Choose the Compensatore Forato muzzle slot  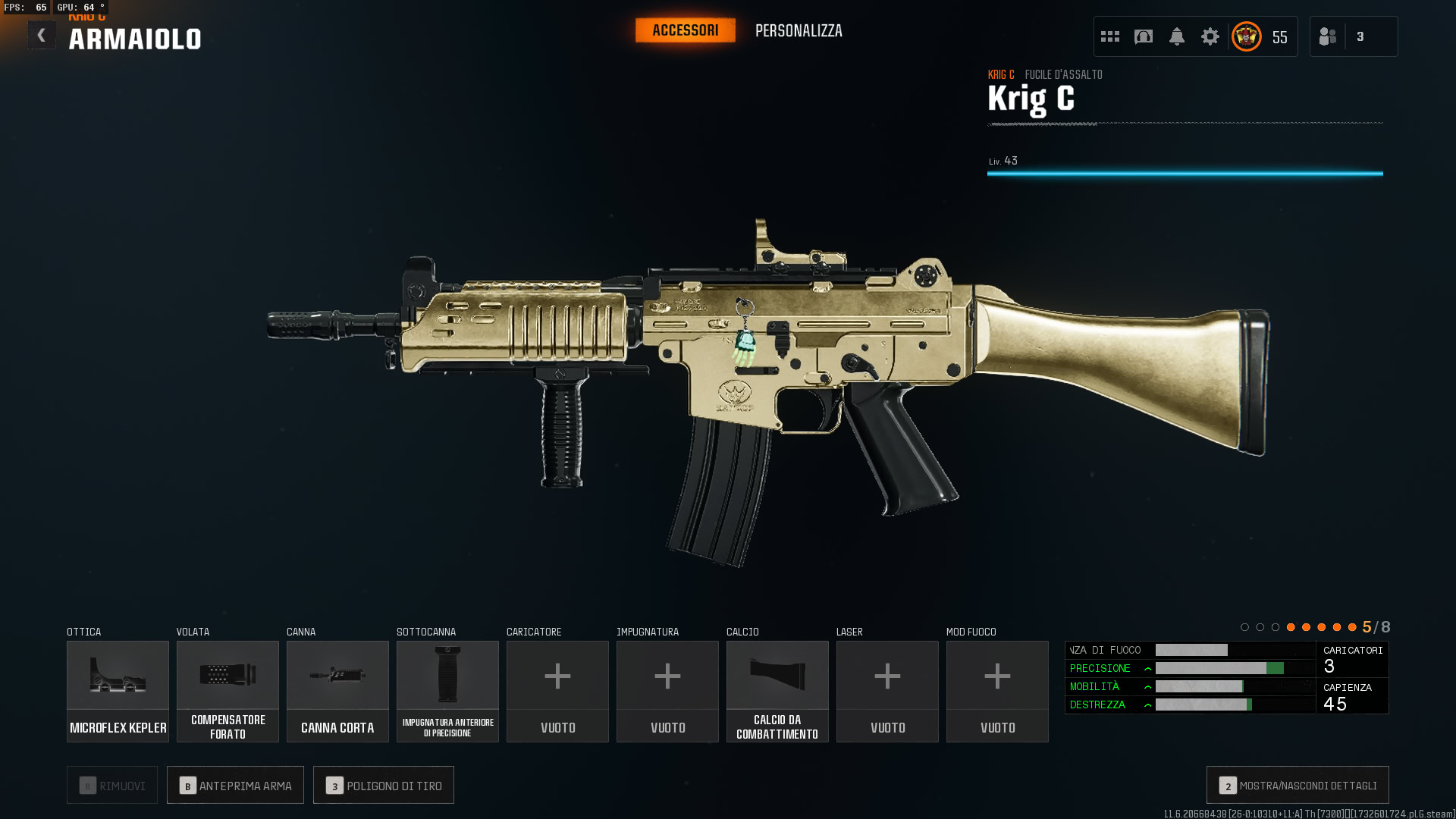227,691
